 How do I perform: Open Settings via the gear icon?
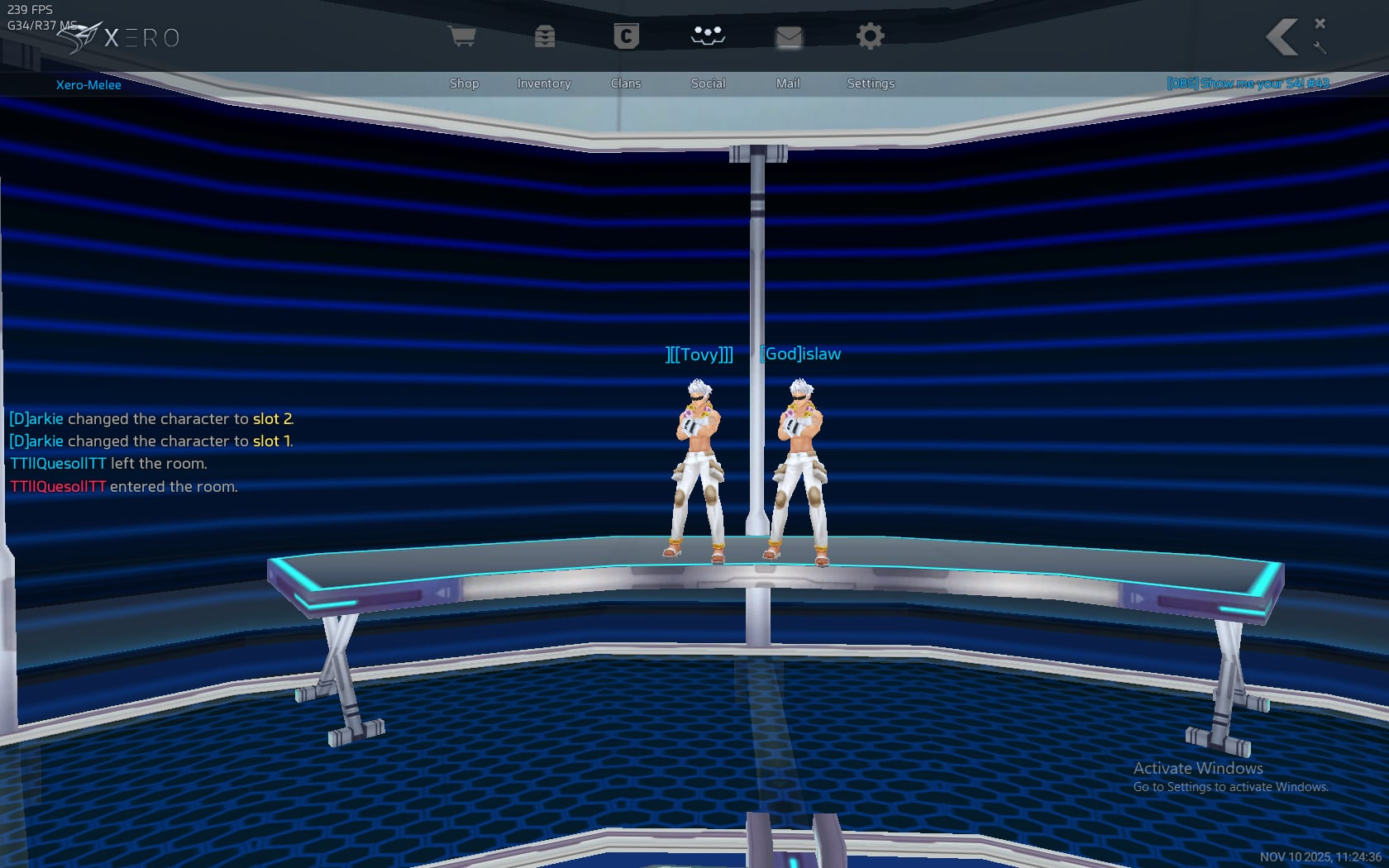click(870, 36)
